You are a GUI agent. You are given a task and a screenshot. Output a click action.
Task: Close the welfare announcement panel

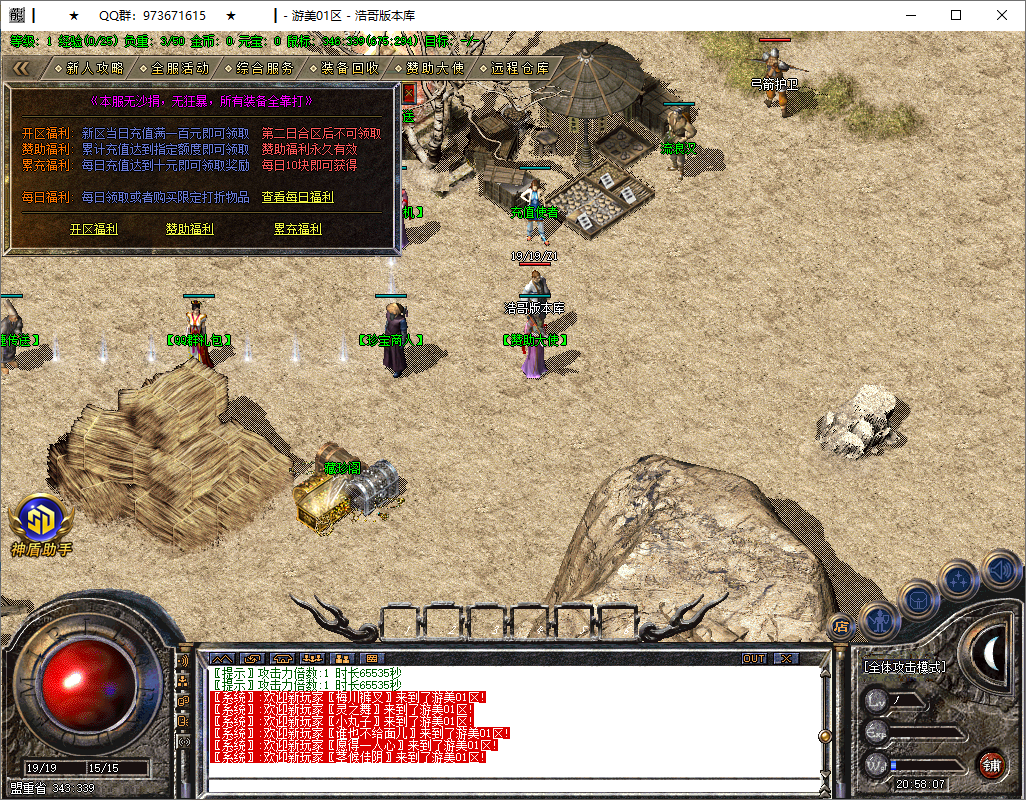click(408, 92)
